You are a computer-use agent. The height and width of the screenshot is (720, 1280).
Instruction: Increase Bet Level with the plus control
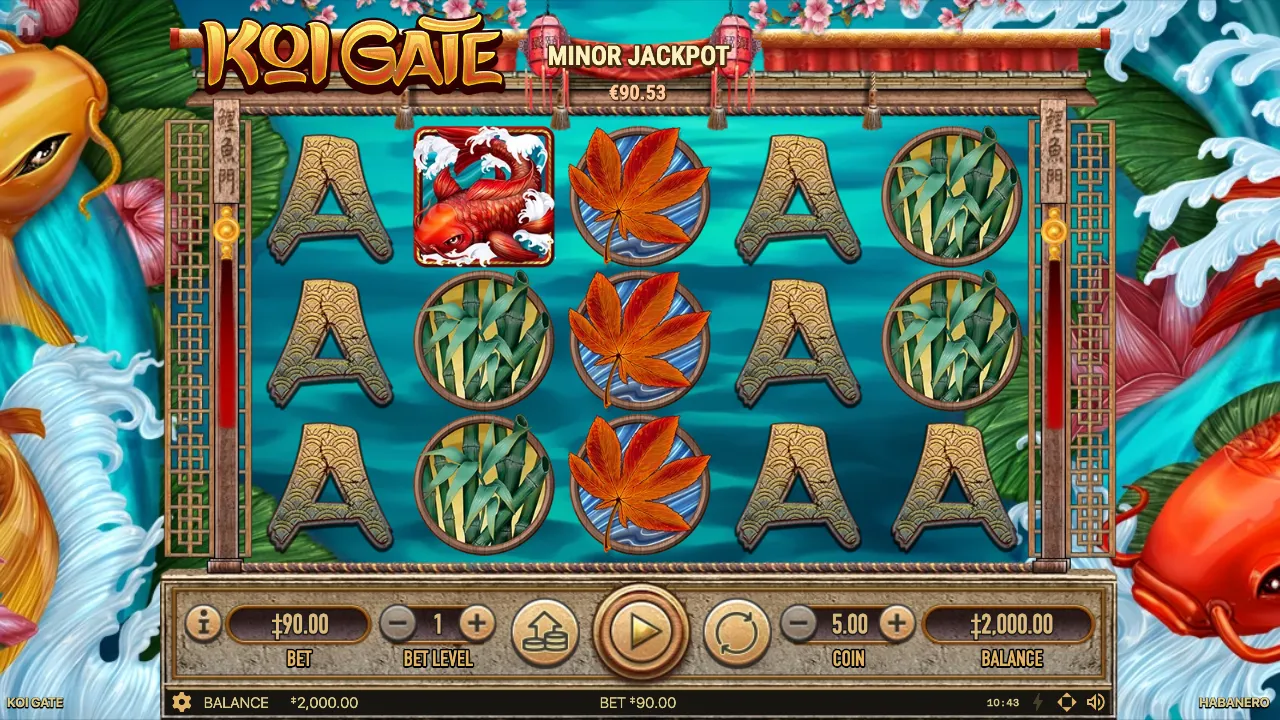coord(476,625)
